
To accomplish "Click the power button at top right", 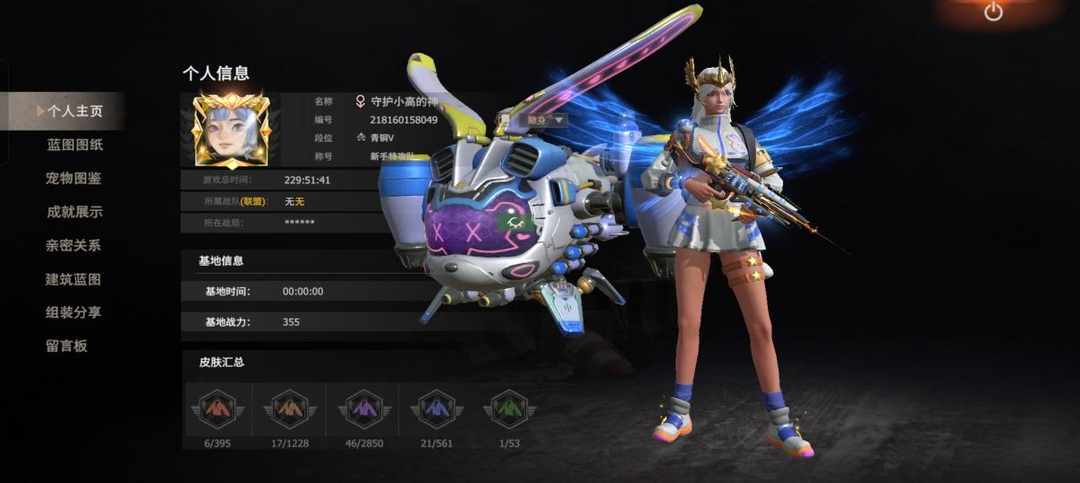I will [993, 12].
